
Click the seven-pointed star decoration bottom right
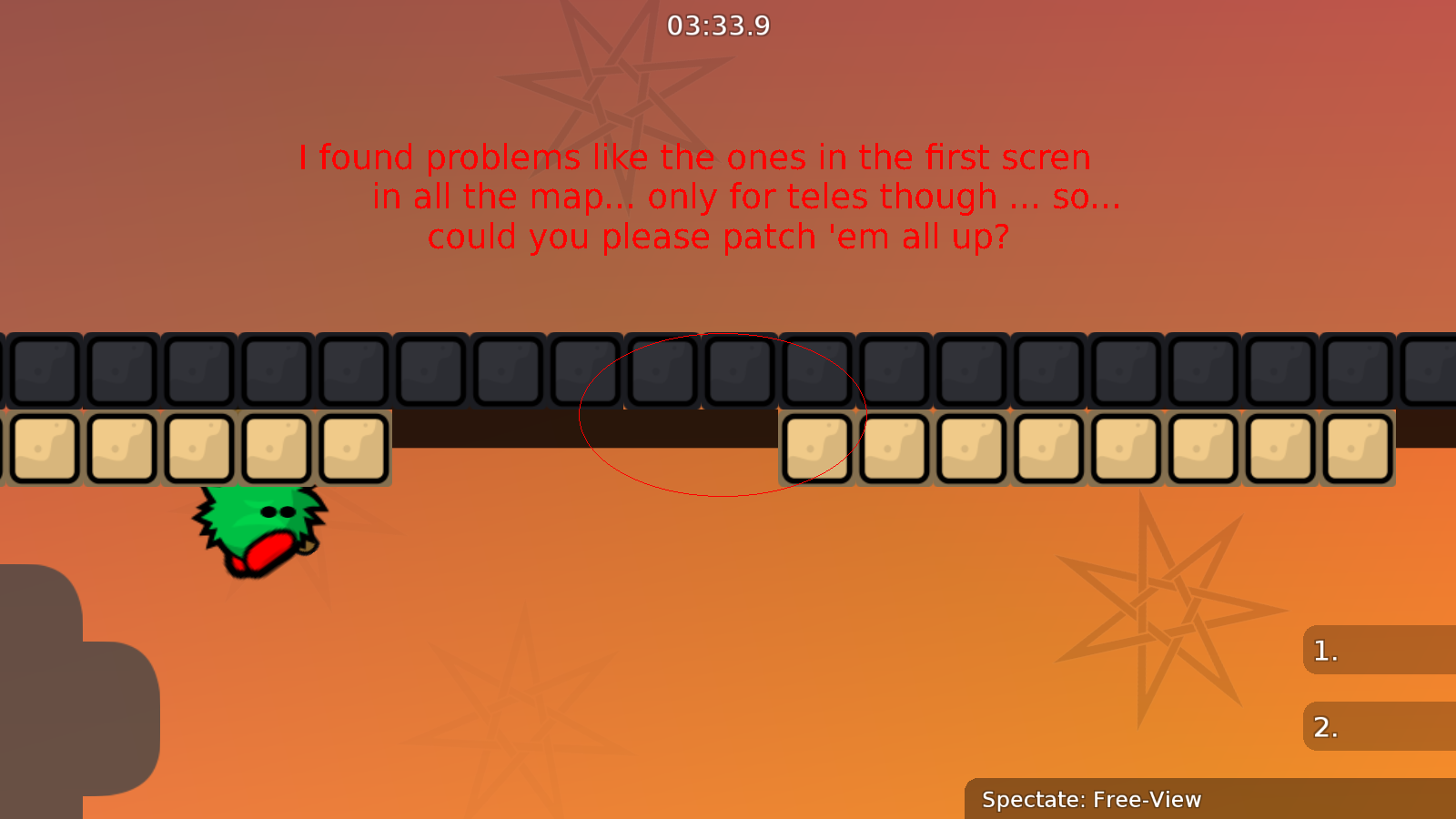pyautogui.click(x=1165, y=610)
